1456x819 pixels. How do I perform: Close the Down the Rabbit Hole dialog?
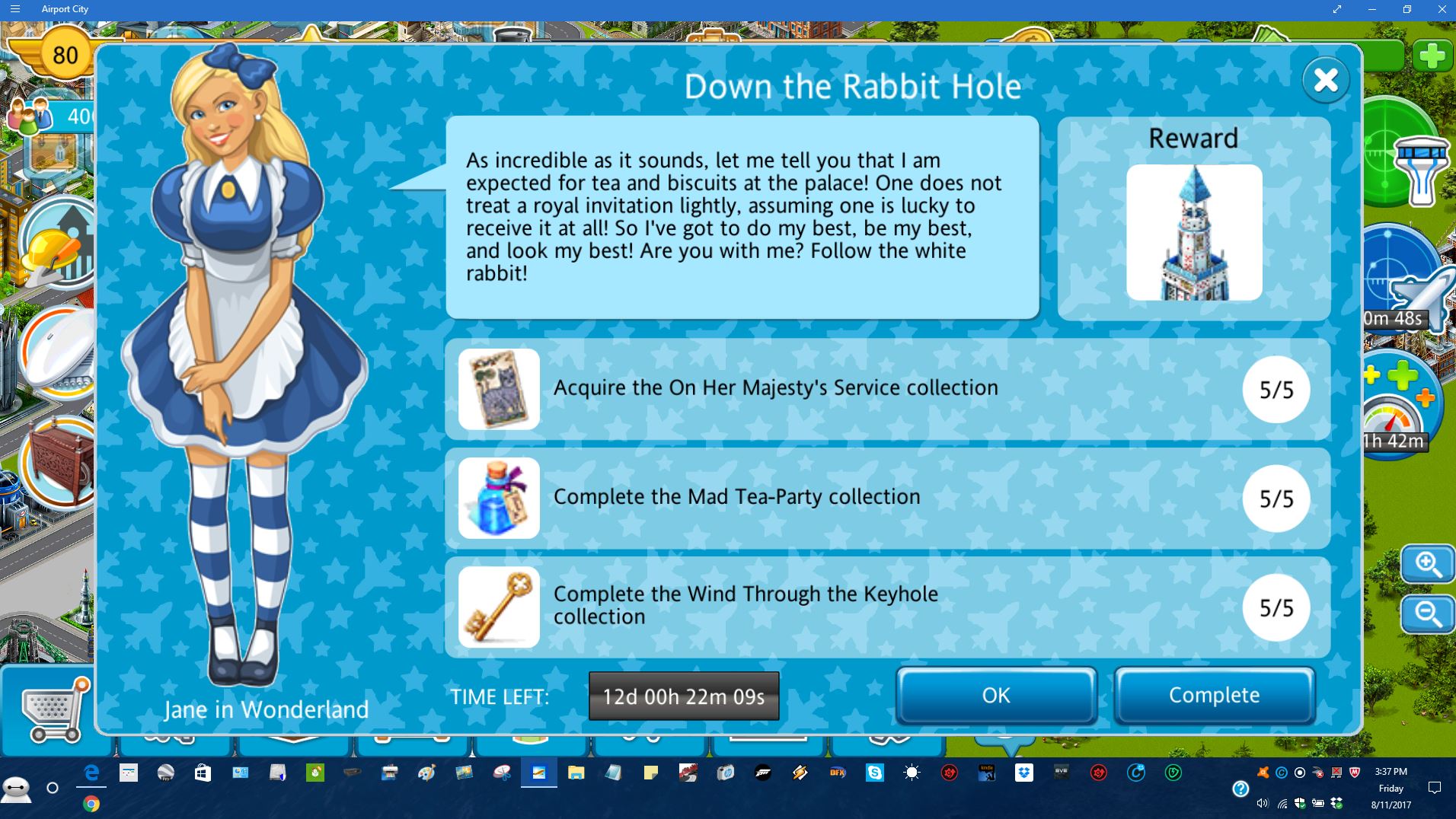point(1325,80)
